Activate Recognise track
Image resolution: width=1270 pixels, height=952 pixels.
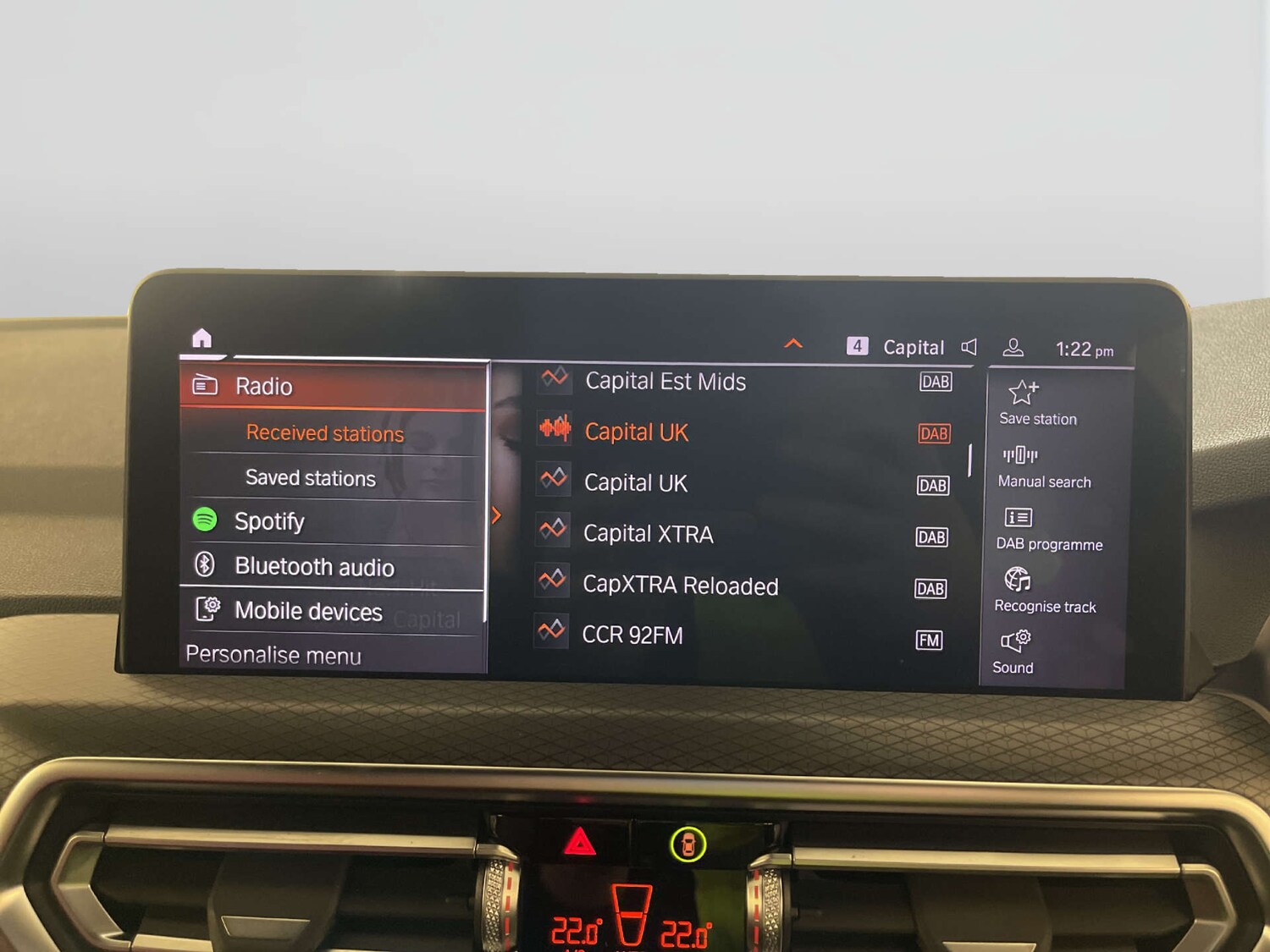(1017, 581)
